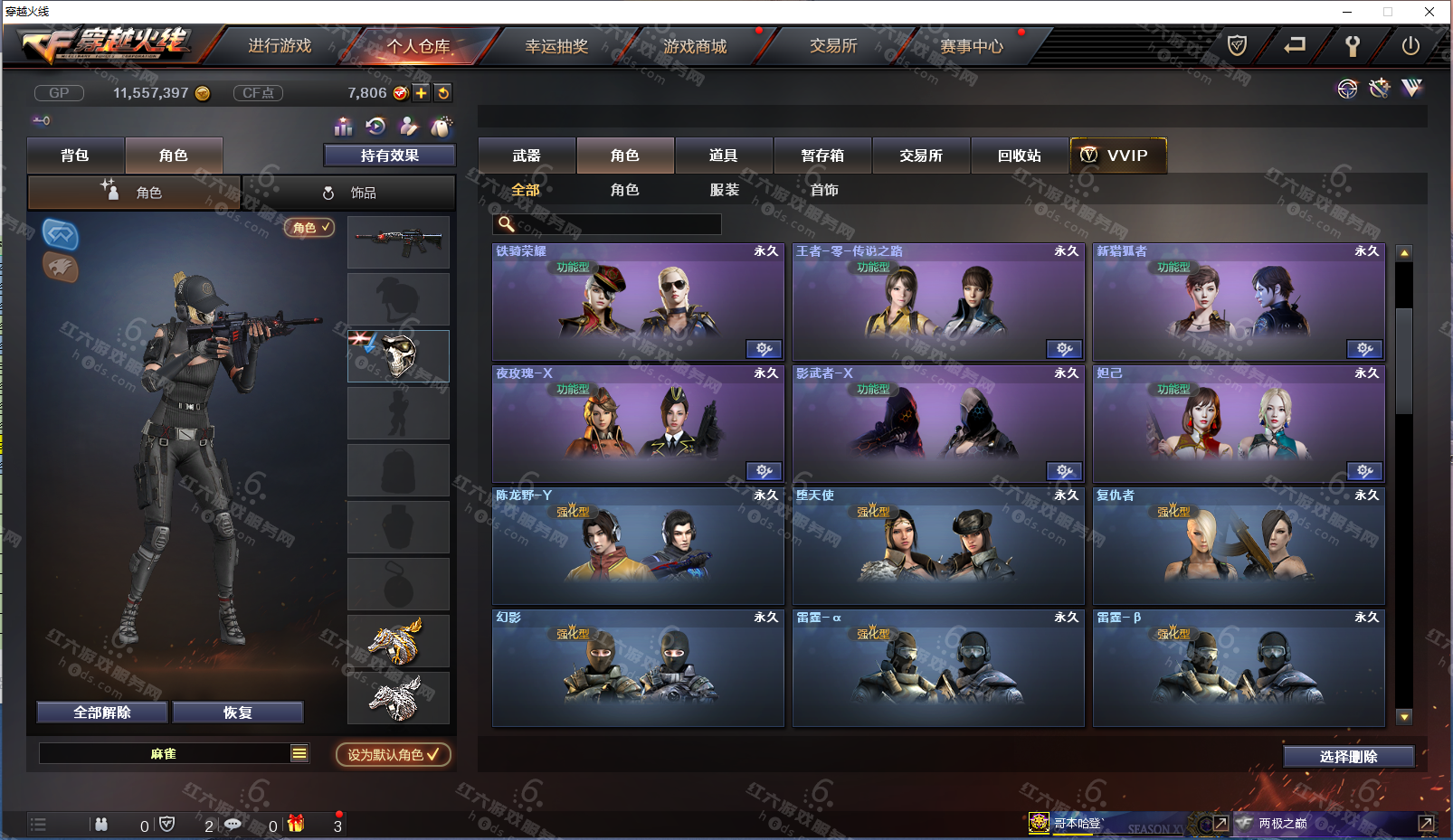Filter the list by 服装 clothing
Image resolution: width=1453 pixels, height=840 pixels.
[725, 190]
